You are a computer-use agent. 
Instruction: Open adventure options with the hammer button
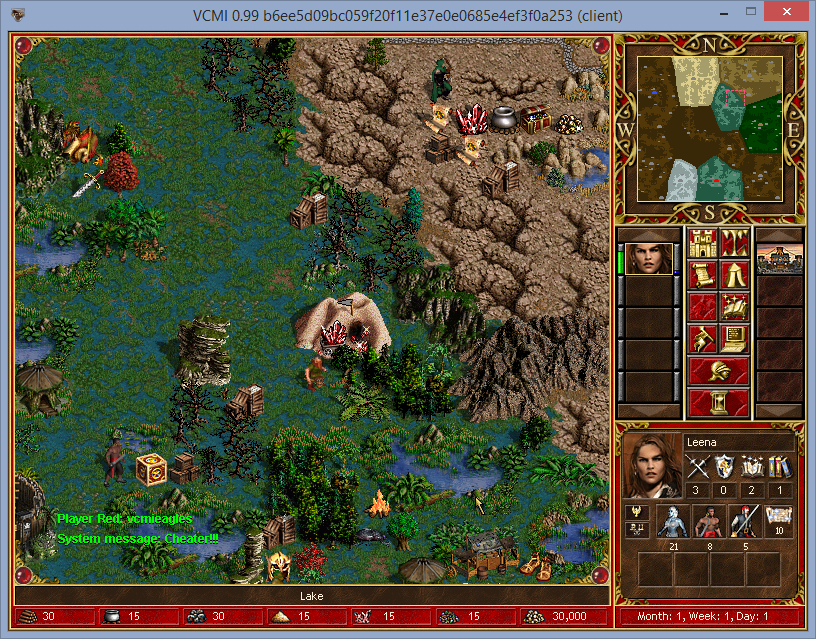coord(703,339)
